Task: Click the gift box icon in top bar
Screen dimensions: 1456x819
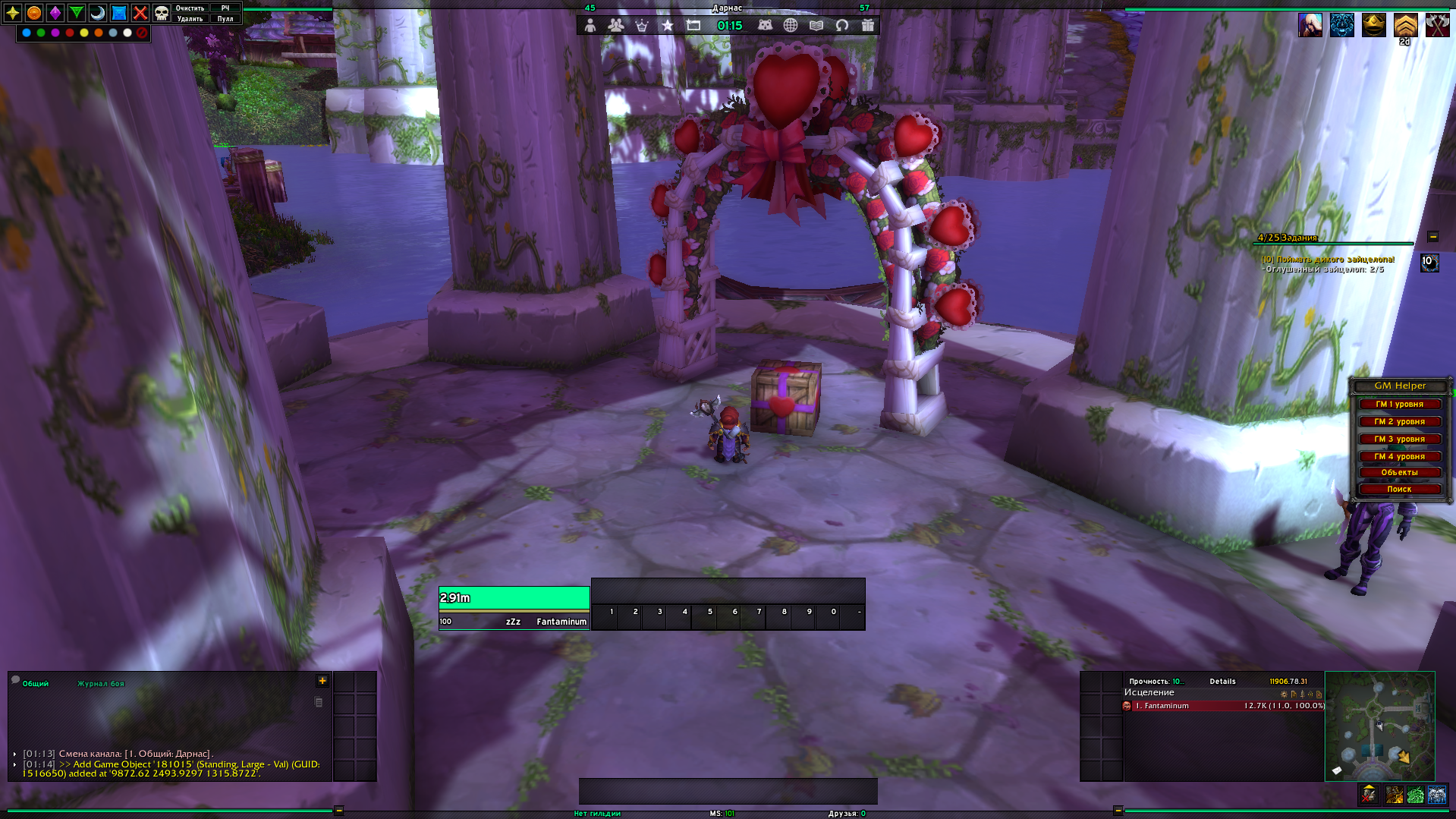Action: [x=868, y=25]
